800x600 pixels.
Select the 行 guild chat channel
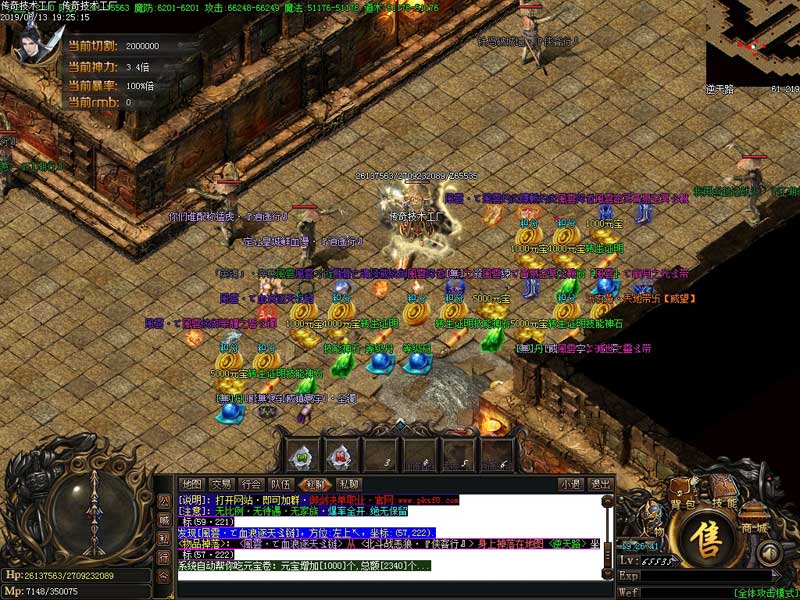tap(164, 556)
